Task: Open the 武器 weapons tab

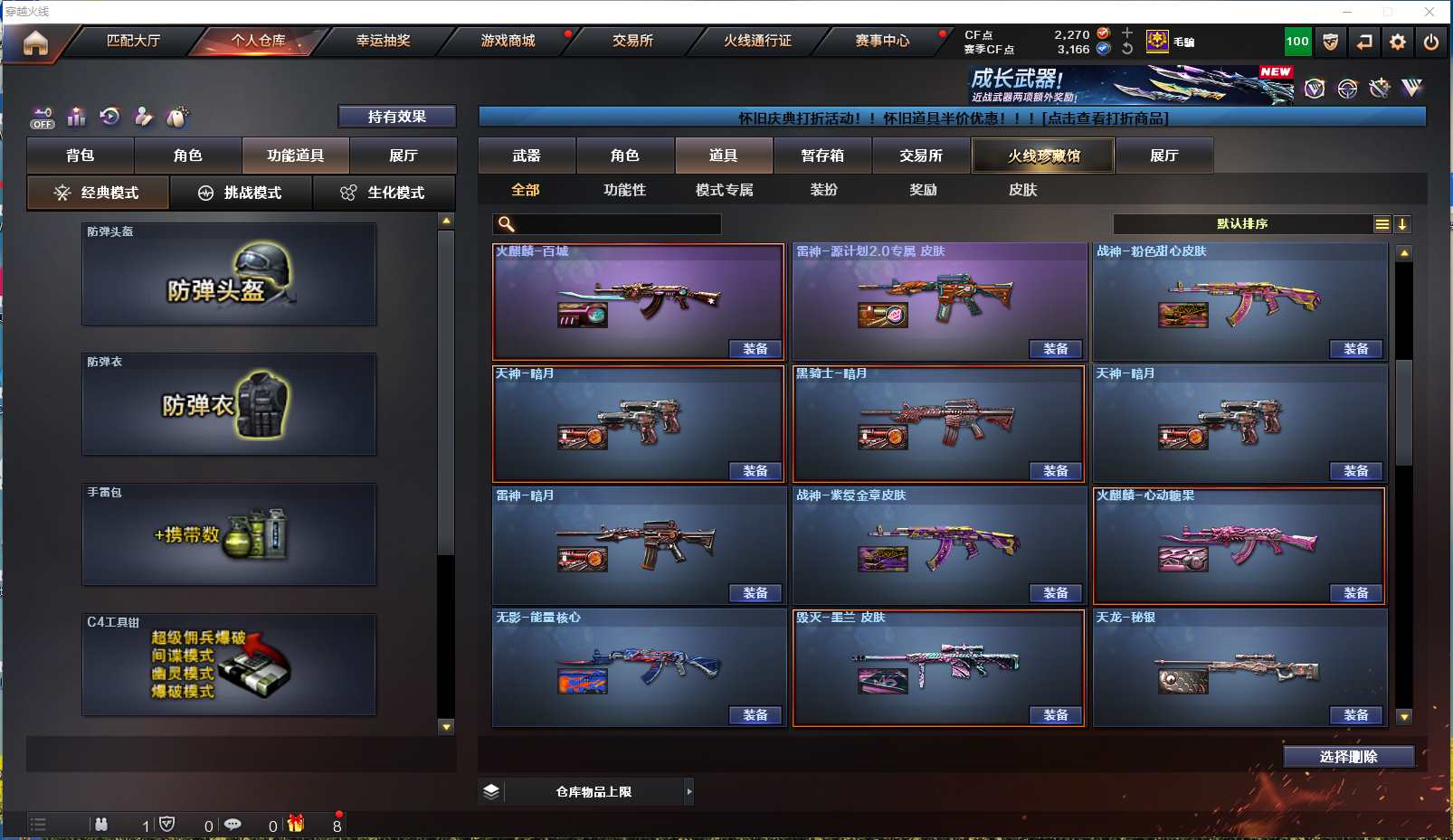Action: click(527, 156)
